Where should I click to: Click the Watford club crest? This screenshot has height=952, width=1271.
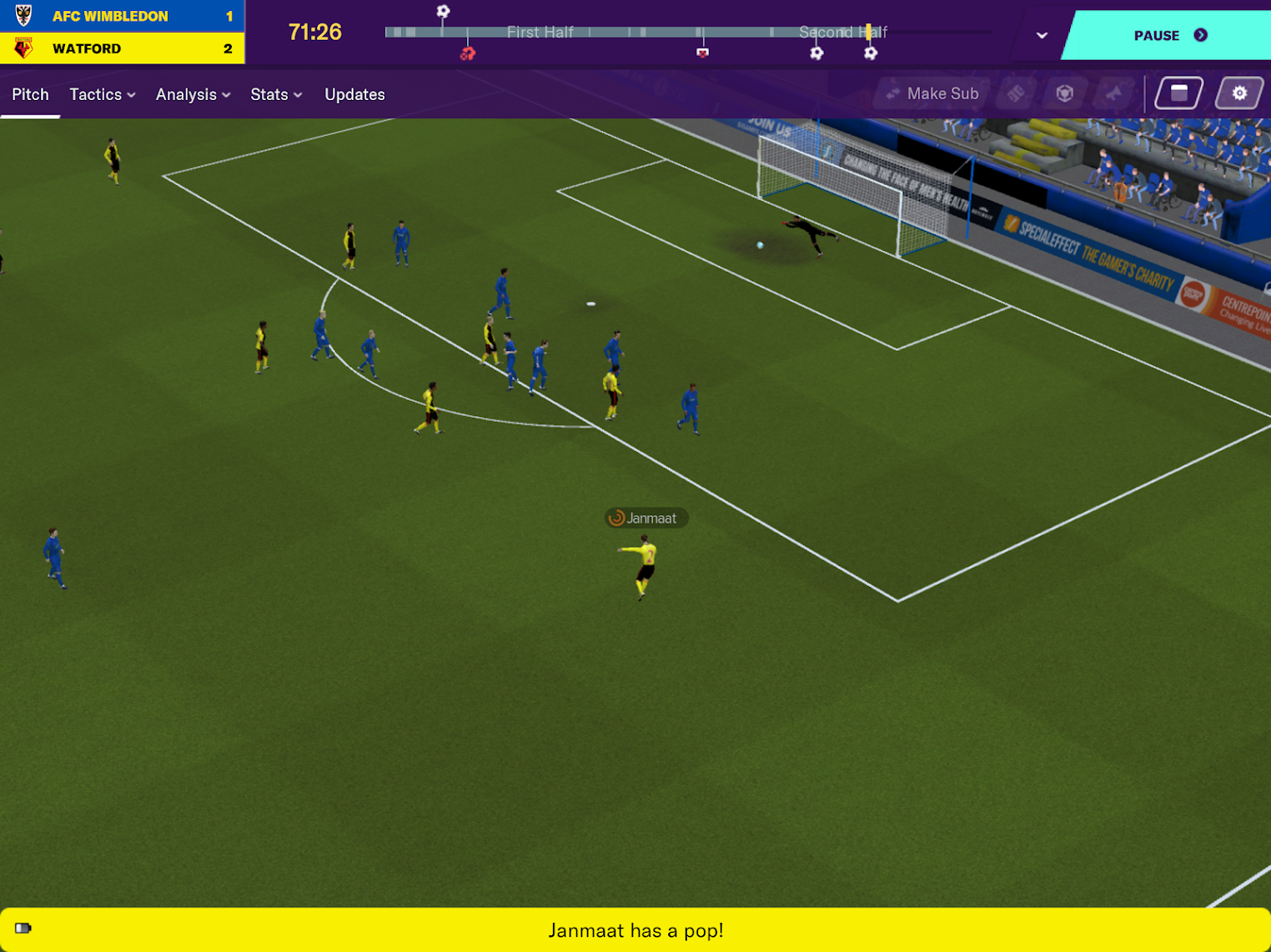point(23,48)
